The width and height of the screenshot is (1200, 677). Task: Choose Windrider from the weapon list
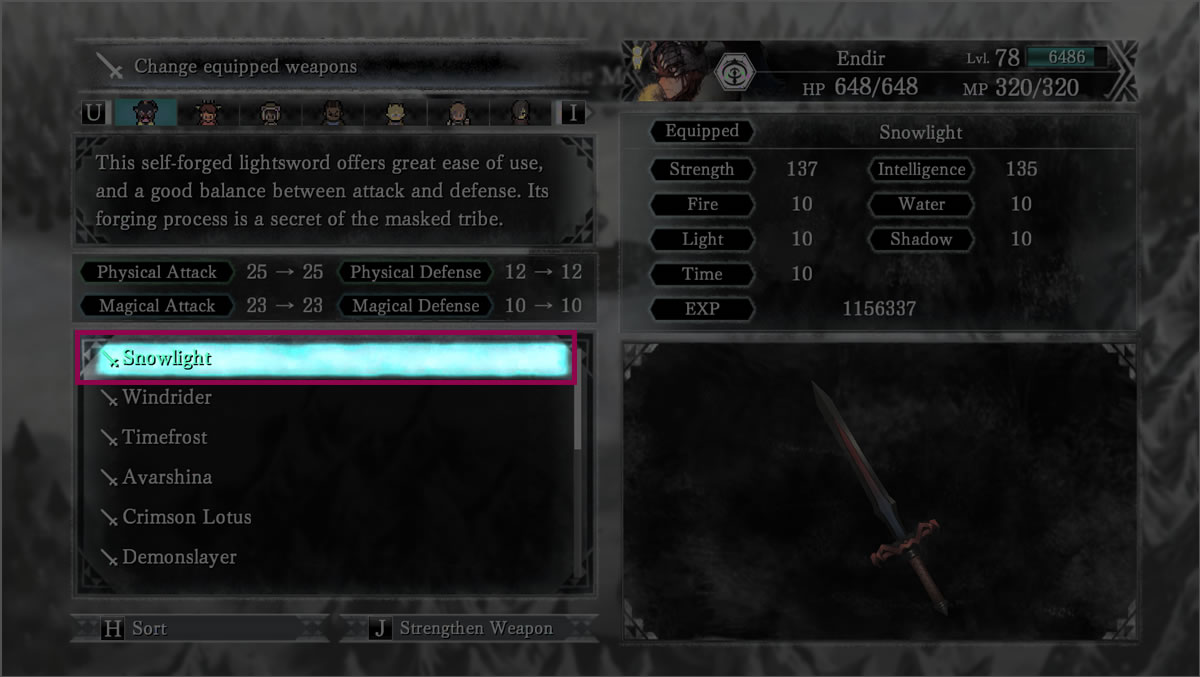(166, 397)
